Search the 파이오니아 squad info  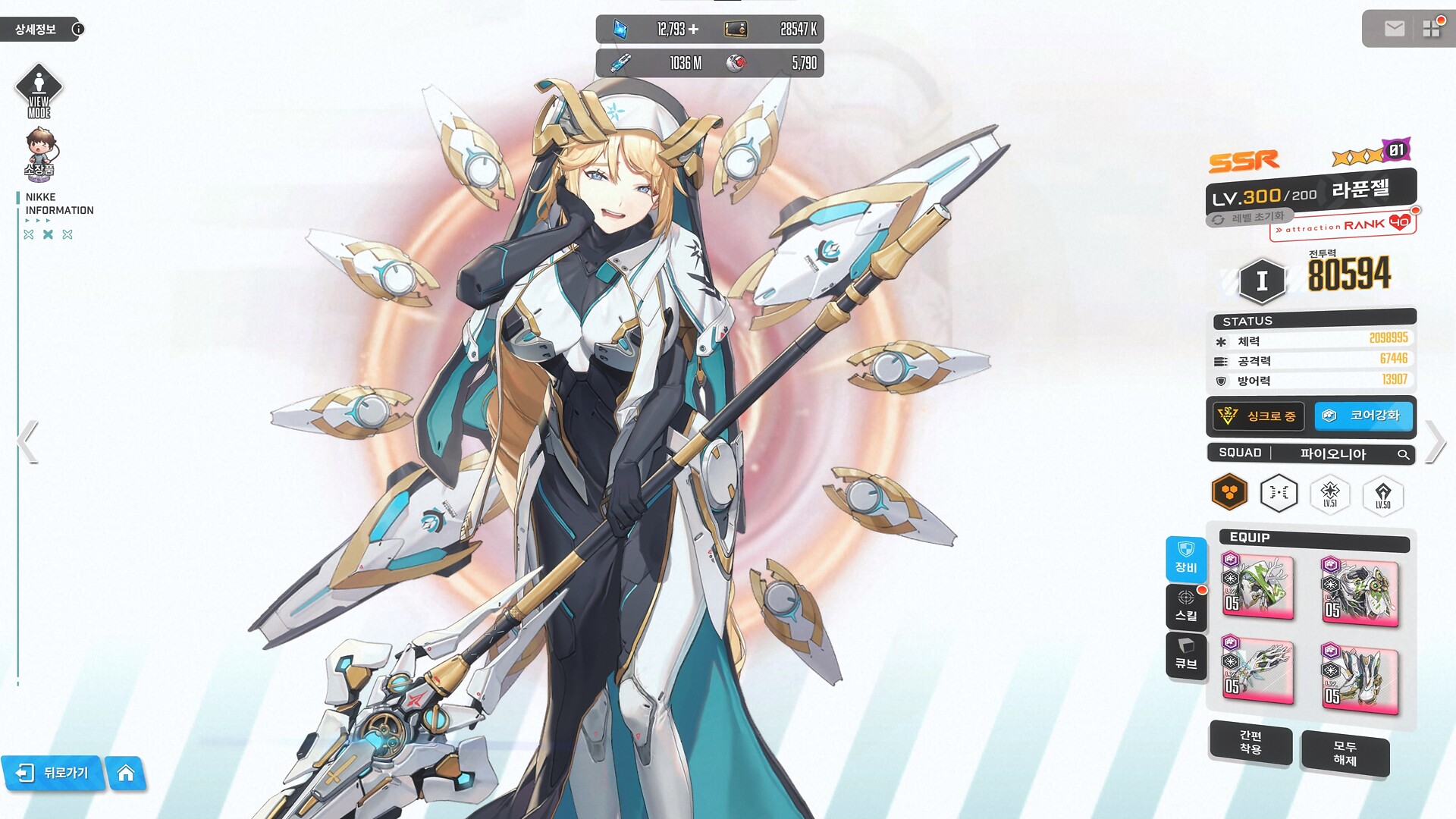pos(1403,454)
